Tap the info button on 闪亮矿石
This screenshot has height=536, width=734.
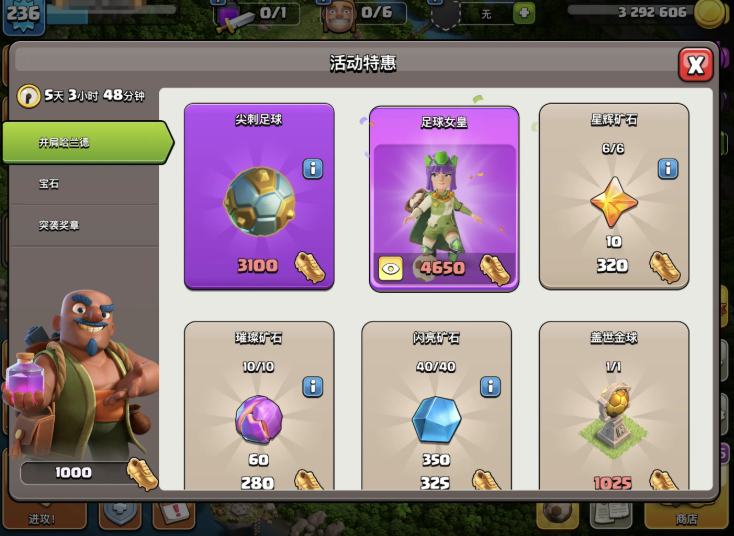click(x=490, y=386)
